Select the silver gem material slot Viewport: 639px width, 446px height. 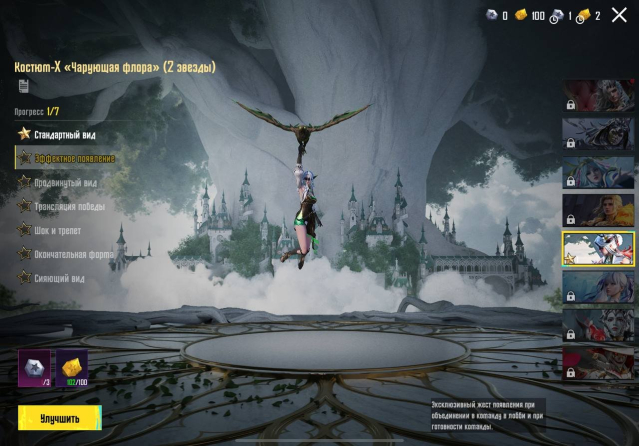pyautogui.click(x=35, y=367)
